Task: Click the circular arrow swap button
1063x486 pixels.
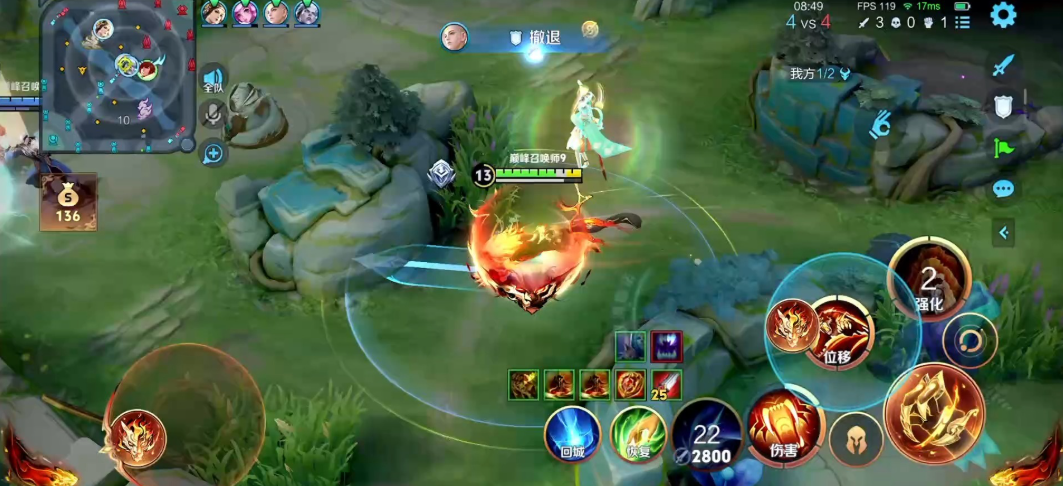Action: coord(968,341)
